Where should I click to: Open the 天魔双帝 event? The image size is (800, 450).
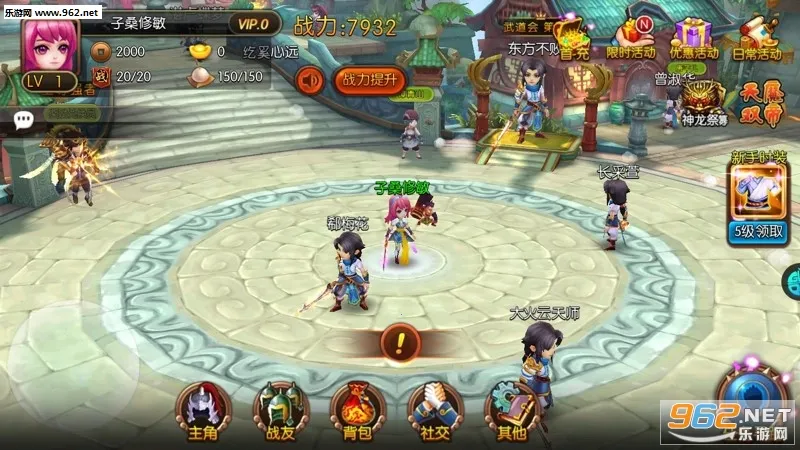pyautogui.click(x=764, y=102)
